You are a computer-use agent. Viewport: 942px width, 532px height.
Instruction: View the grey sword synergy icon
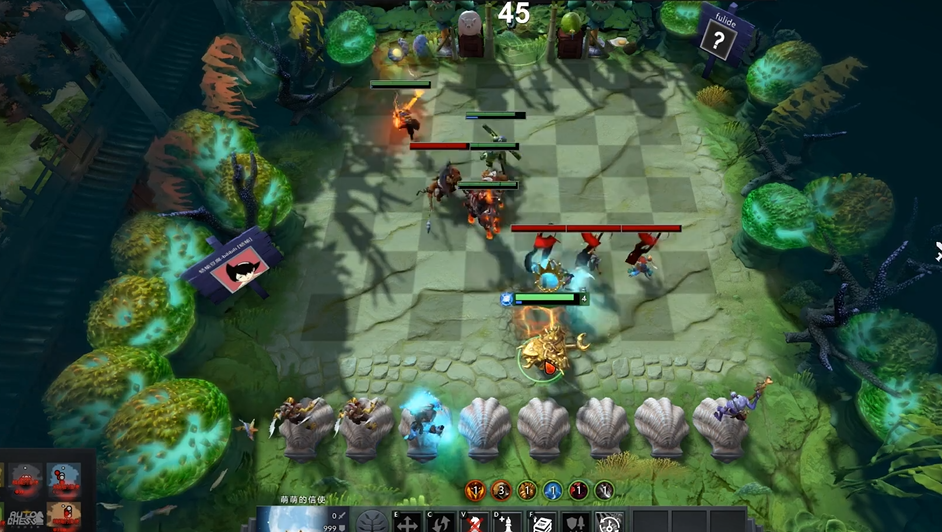[604, 490]
